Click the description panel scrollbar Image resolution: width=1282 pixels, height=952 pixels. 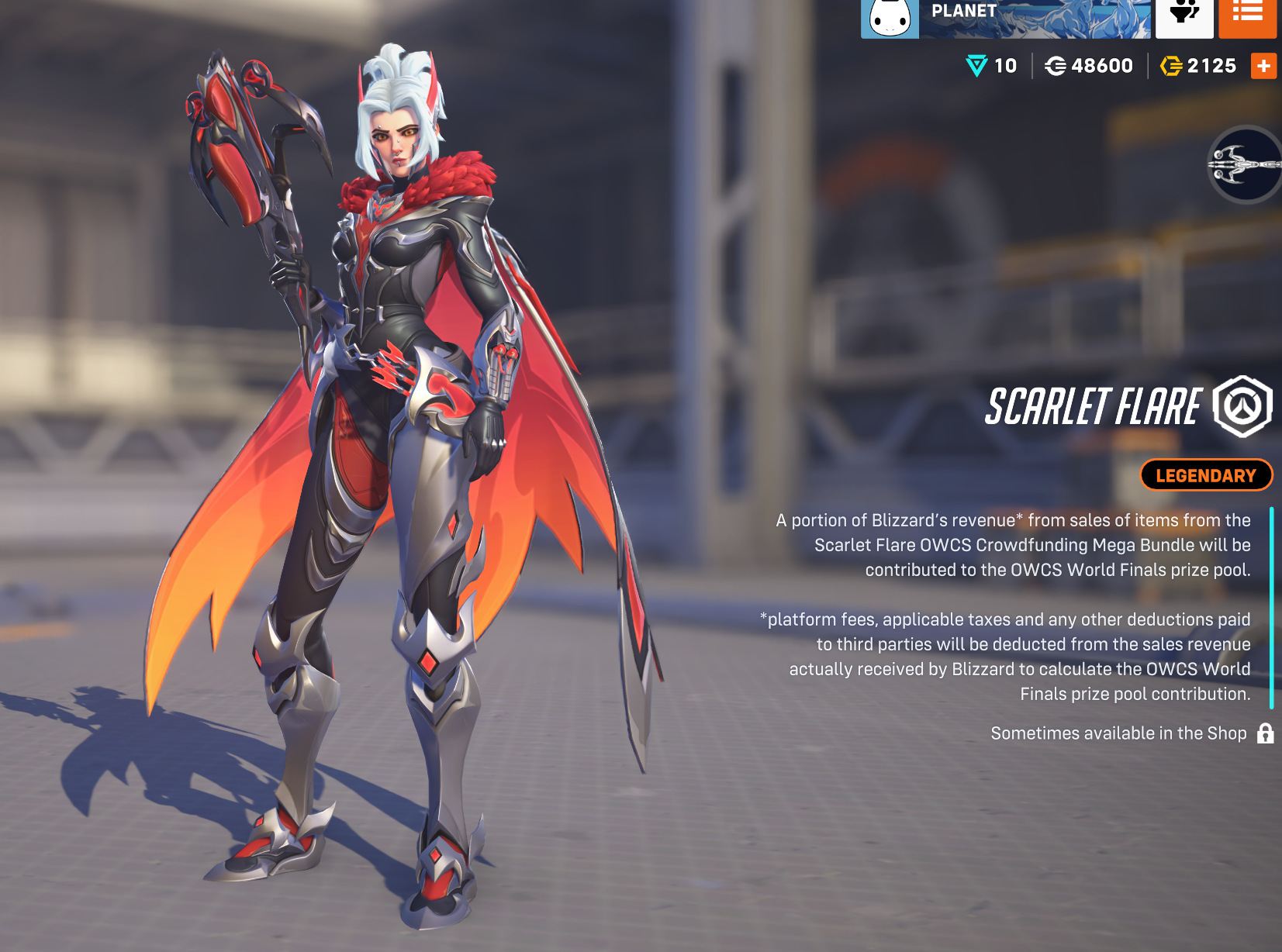(x=1272, y=607)
